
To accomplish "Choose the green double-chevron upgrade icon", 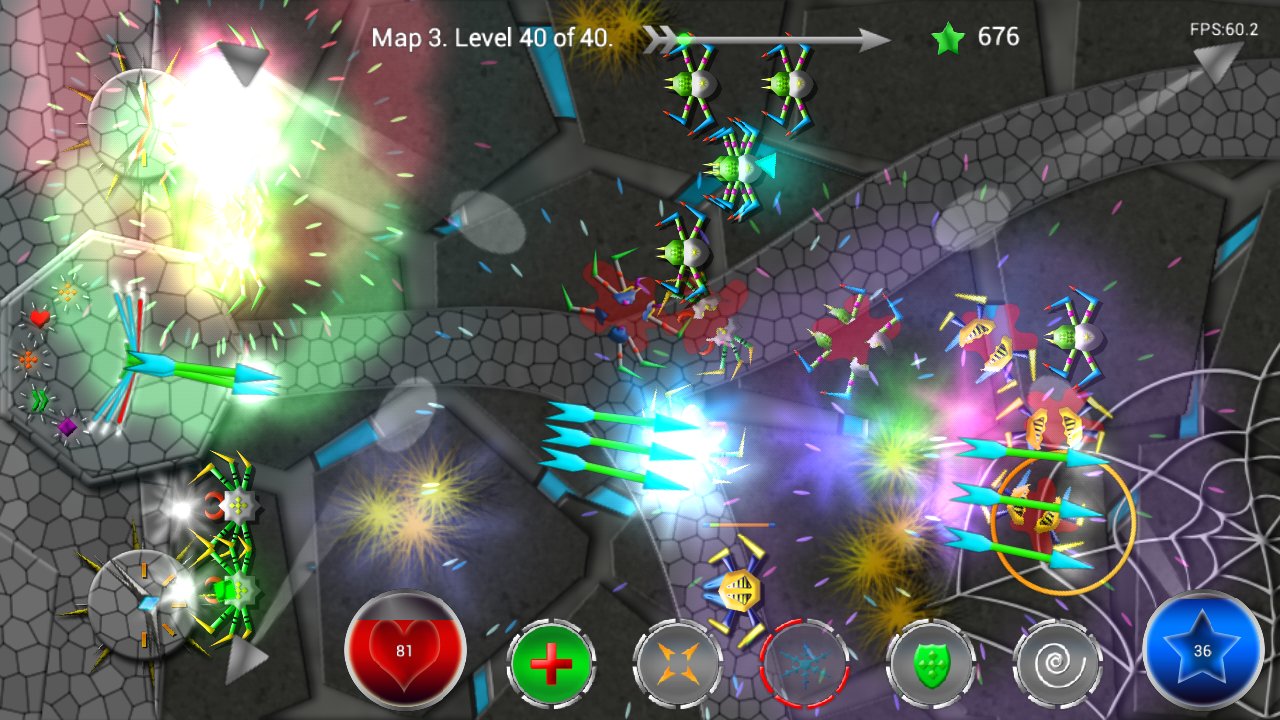I will 39,401.
